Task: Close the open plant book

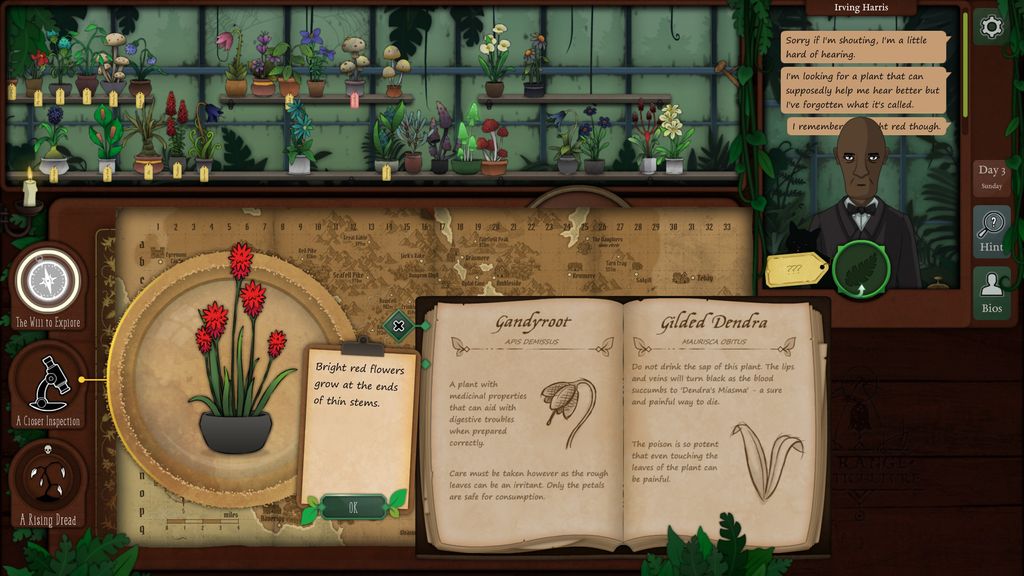Action: (399, 325)
